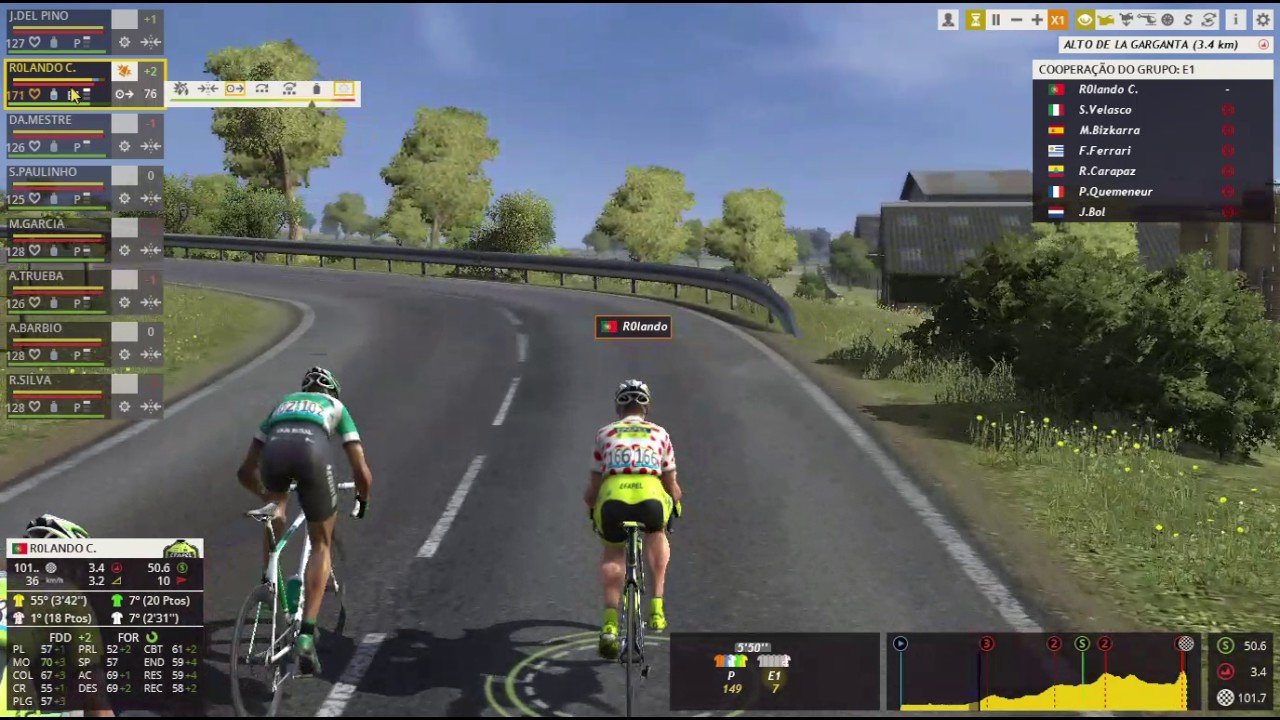Pause the race simulation
Viewport: 1280px width, 720px height.
[x=995, y=20]
